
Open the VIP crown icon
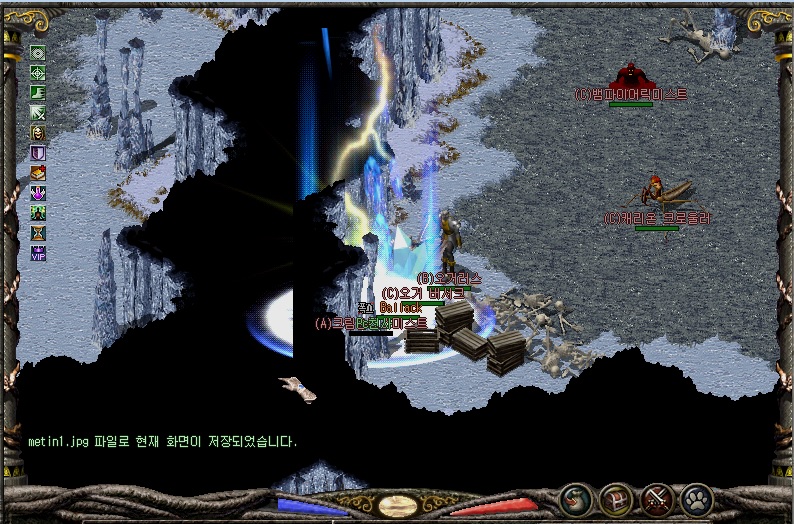(38, 253)
